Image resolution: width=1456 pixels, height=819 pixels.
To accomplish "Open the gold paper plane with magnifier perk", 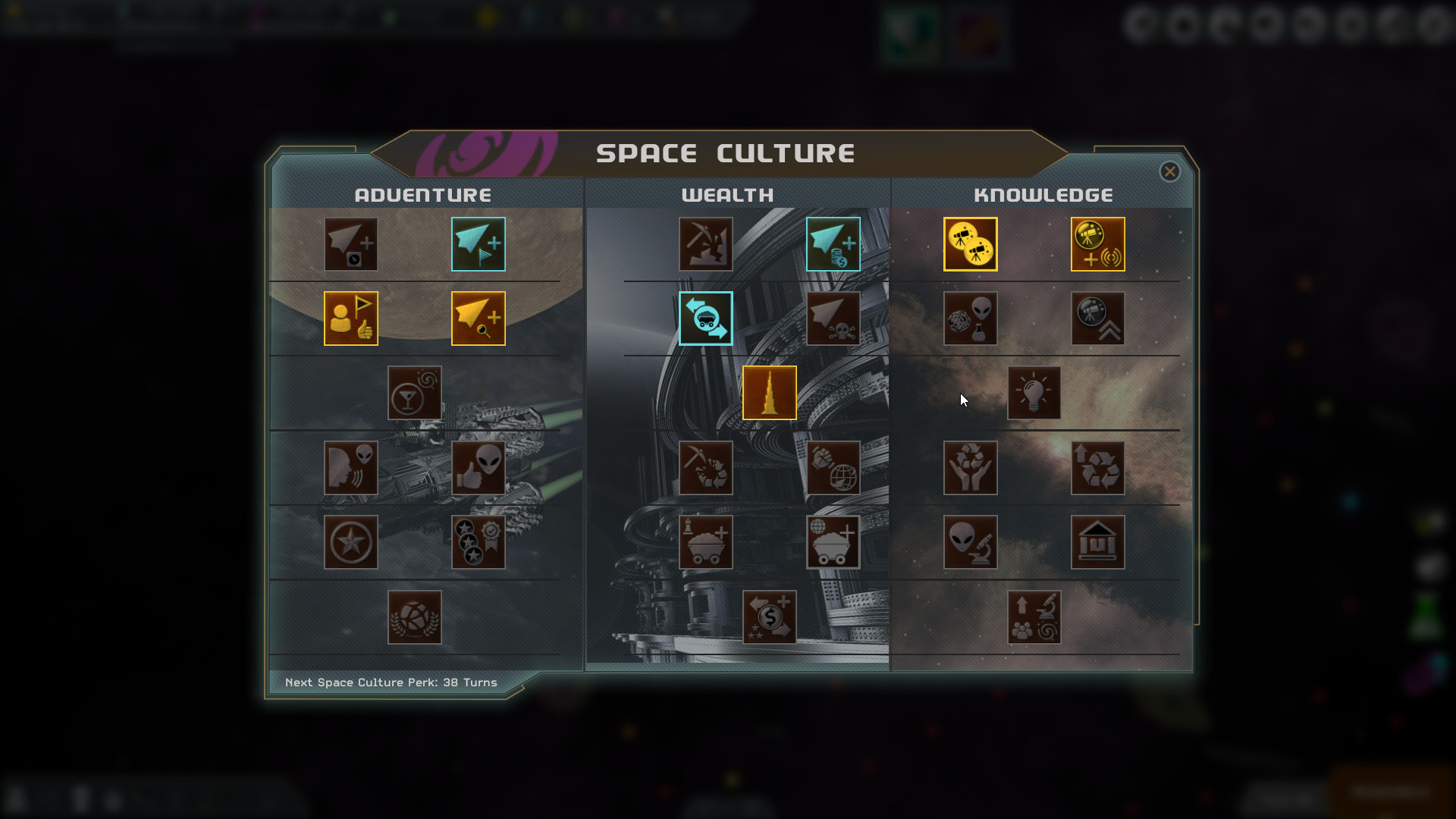I will tap(479, 318).
